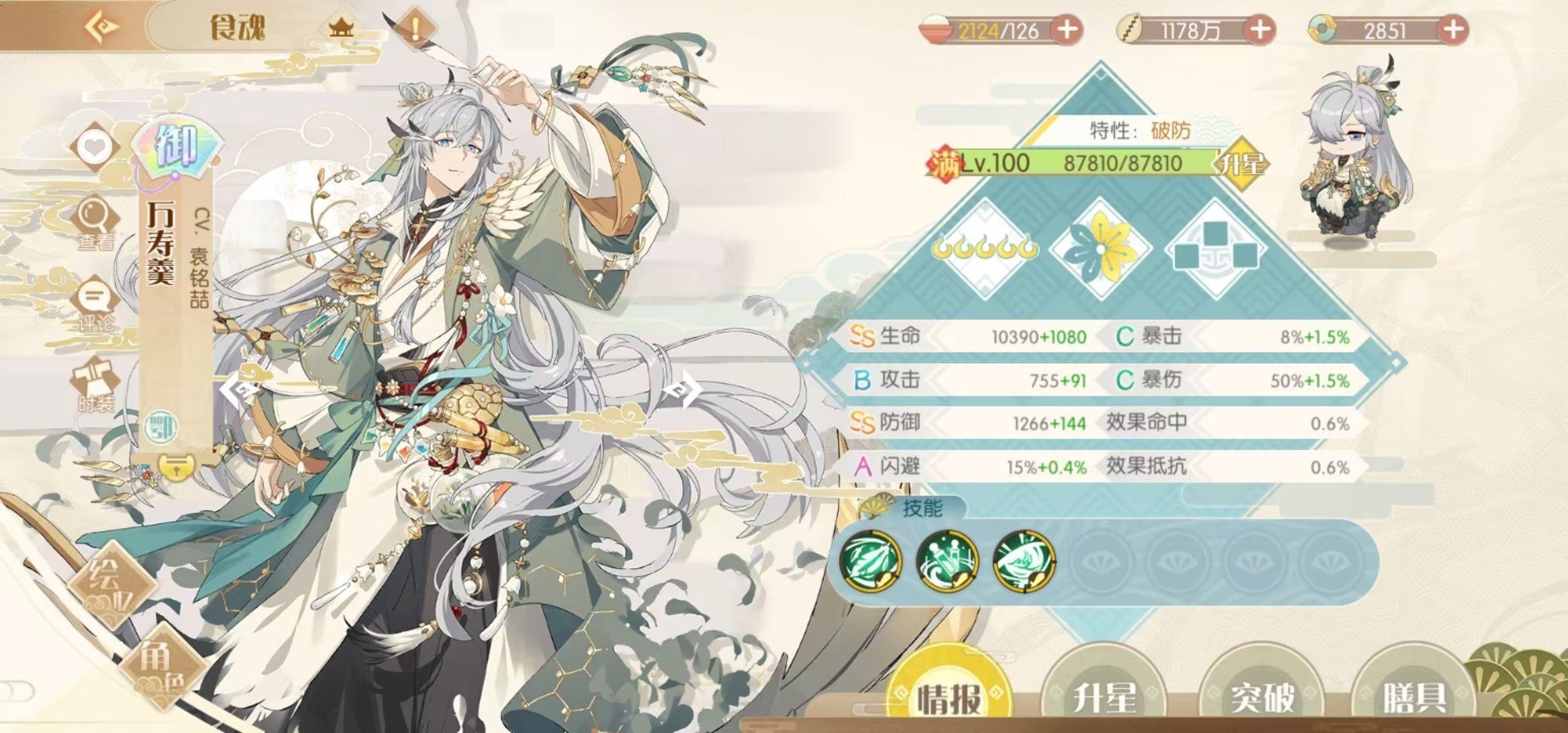Open the 绘忆 illustration view
The width and height of the screenshot is (1568, 733).
[111, 584]
